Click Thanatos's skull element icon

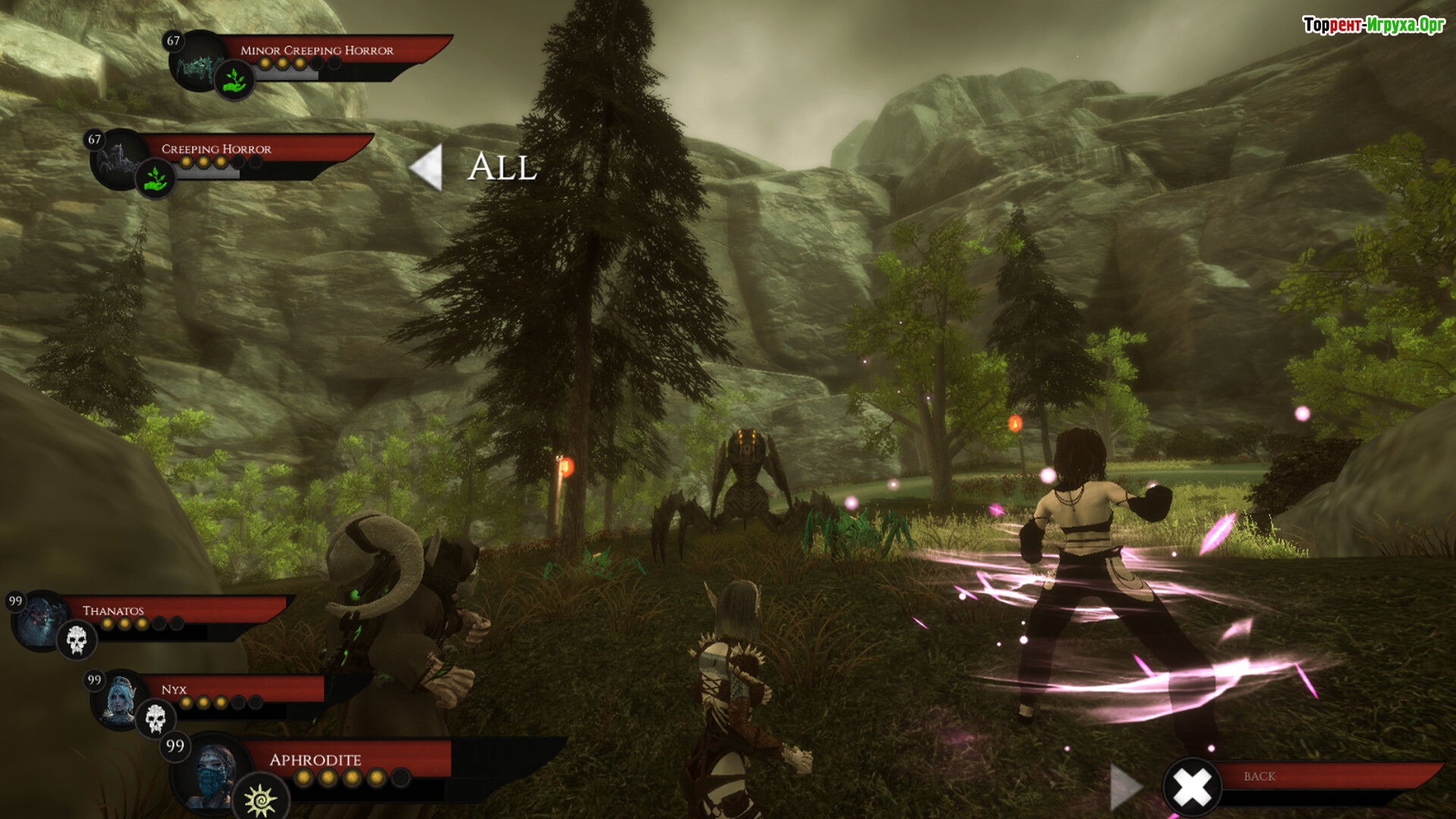(x=77, y=640)
